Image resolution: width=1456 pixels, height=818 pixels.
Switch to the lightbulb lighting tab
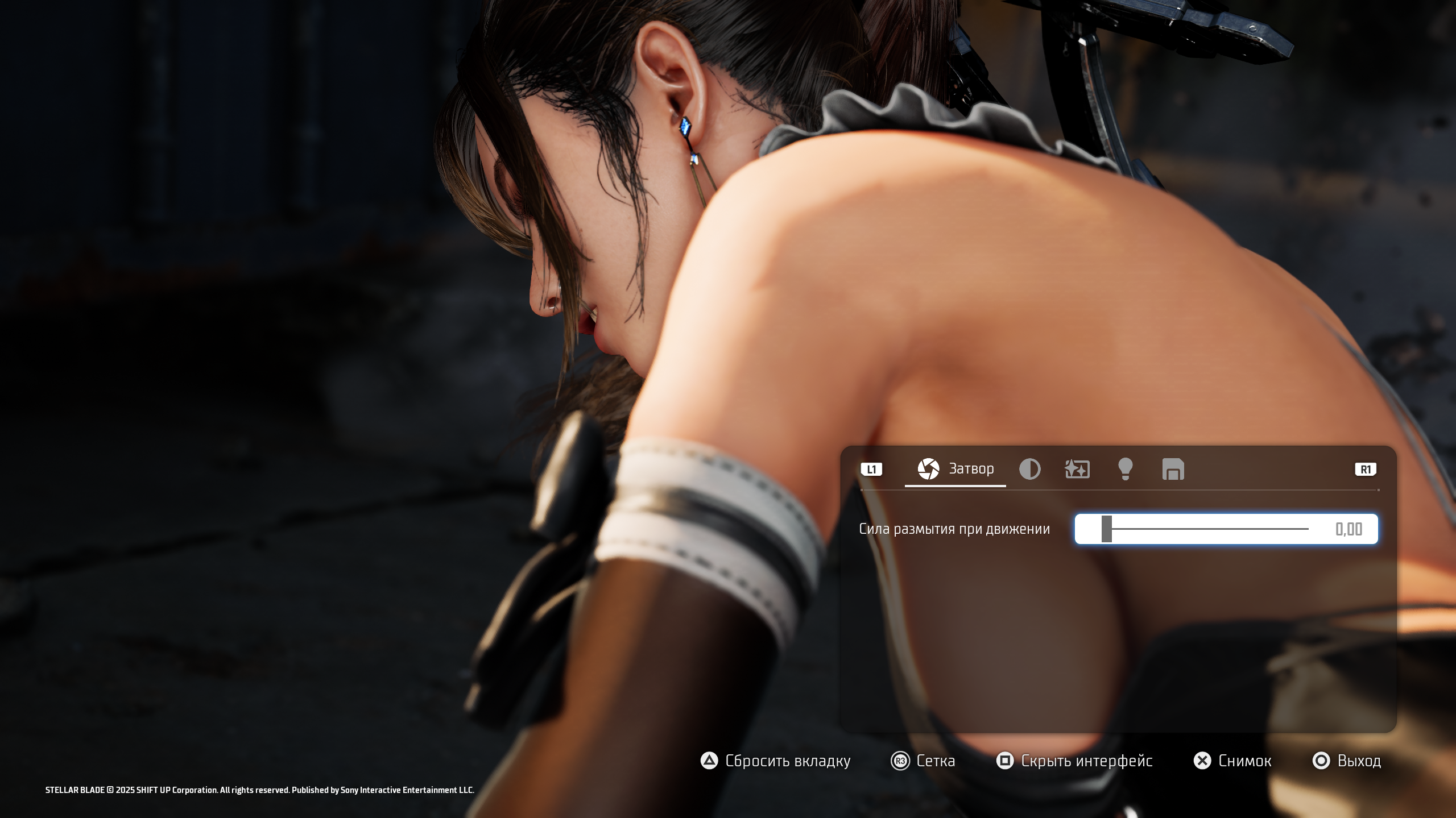pyautogui.click(x=1125, y=470)
